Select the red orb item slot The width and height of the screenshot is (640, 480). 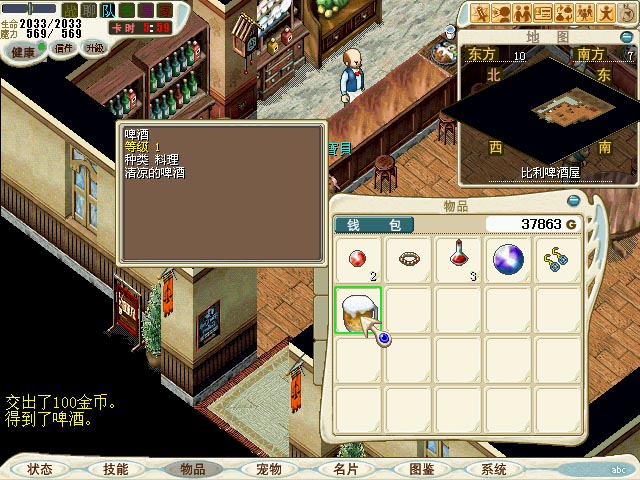click(x=358, y=259)
